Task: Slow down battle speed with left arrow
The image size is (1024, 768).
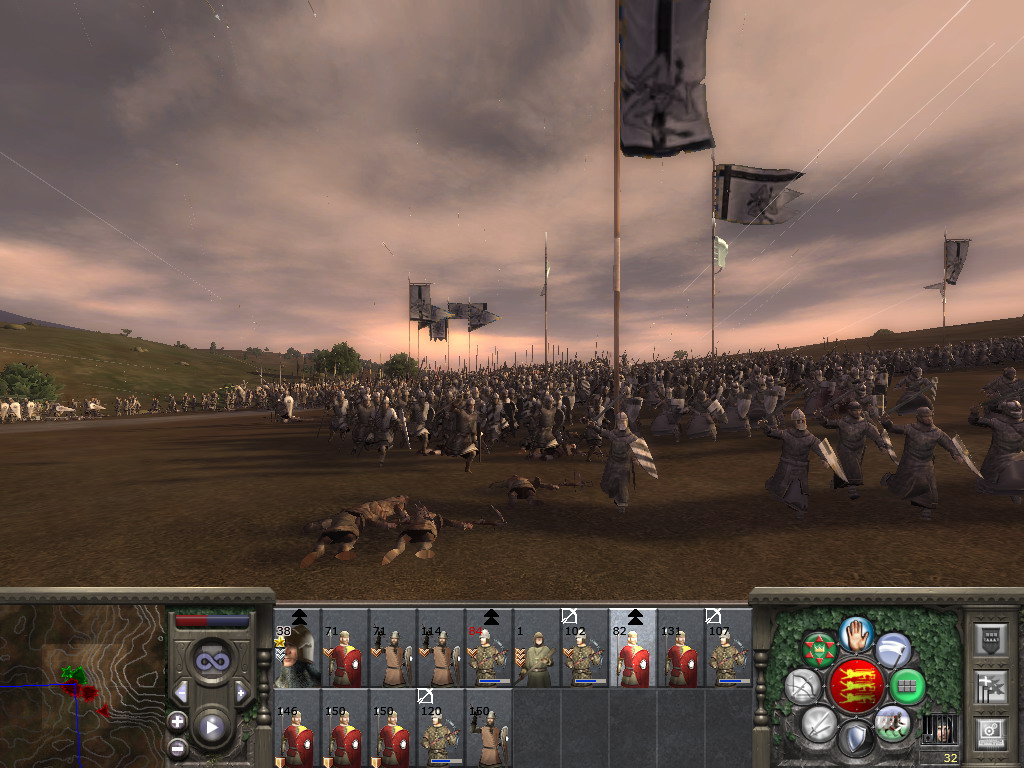Action: pos(181,691)
